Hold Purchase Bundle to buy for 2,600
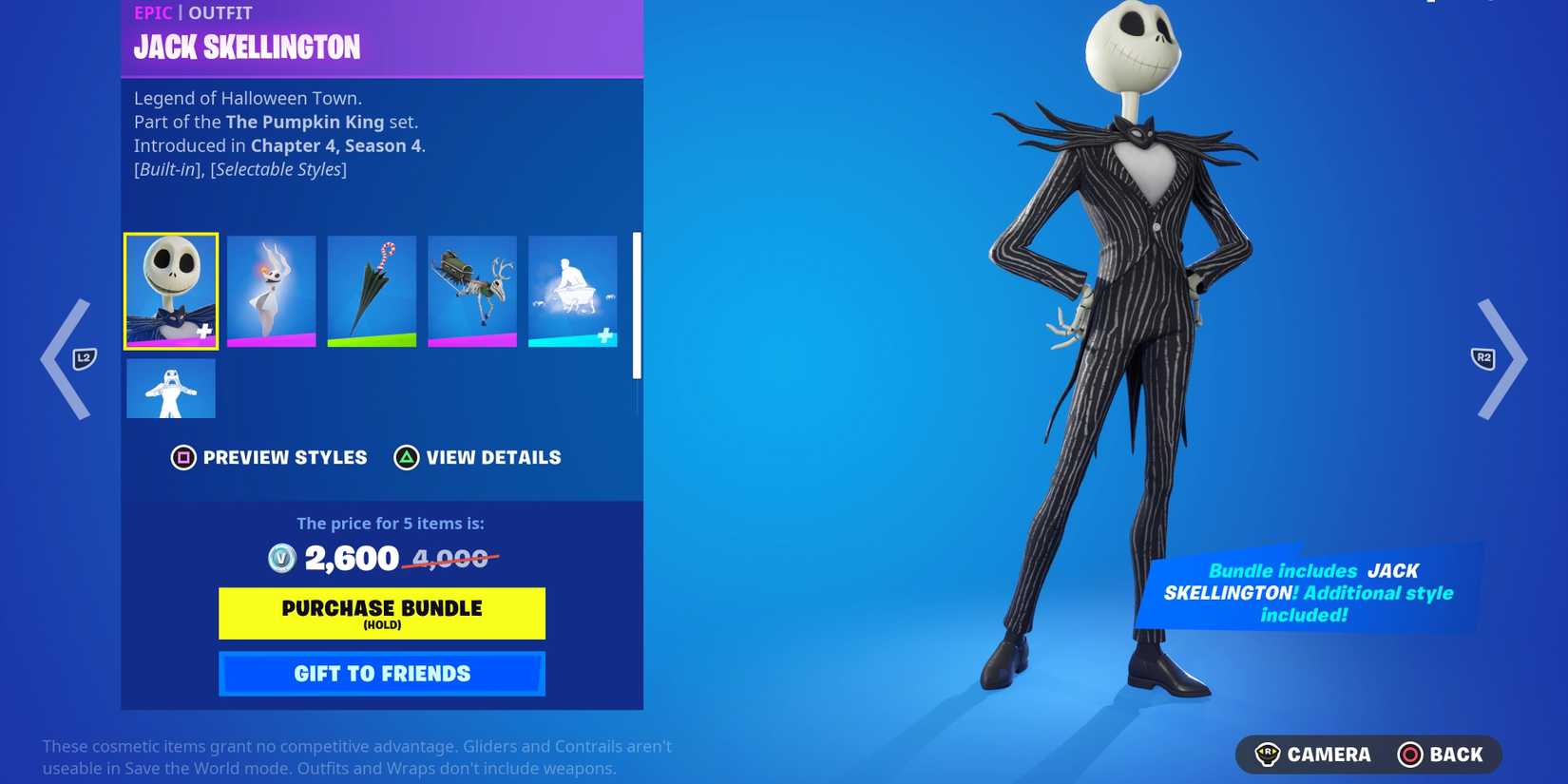Image resolution: width=1568 pixels, height=784 pixels. pos(381,613)
